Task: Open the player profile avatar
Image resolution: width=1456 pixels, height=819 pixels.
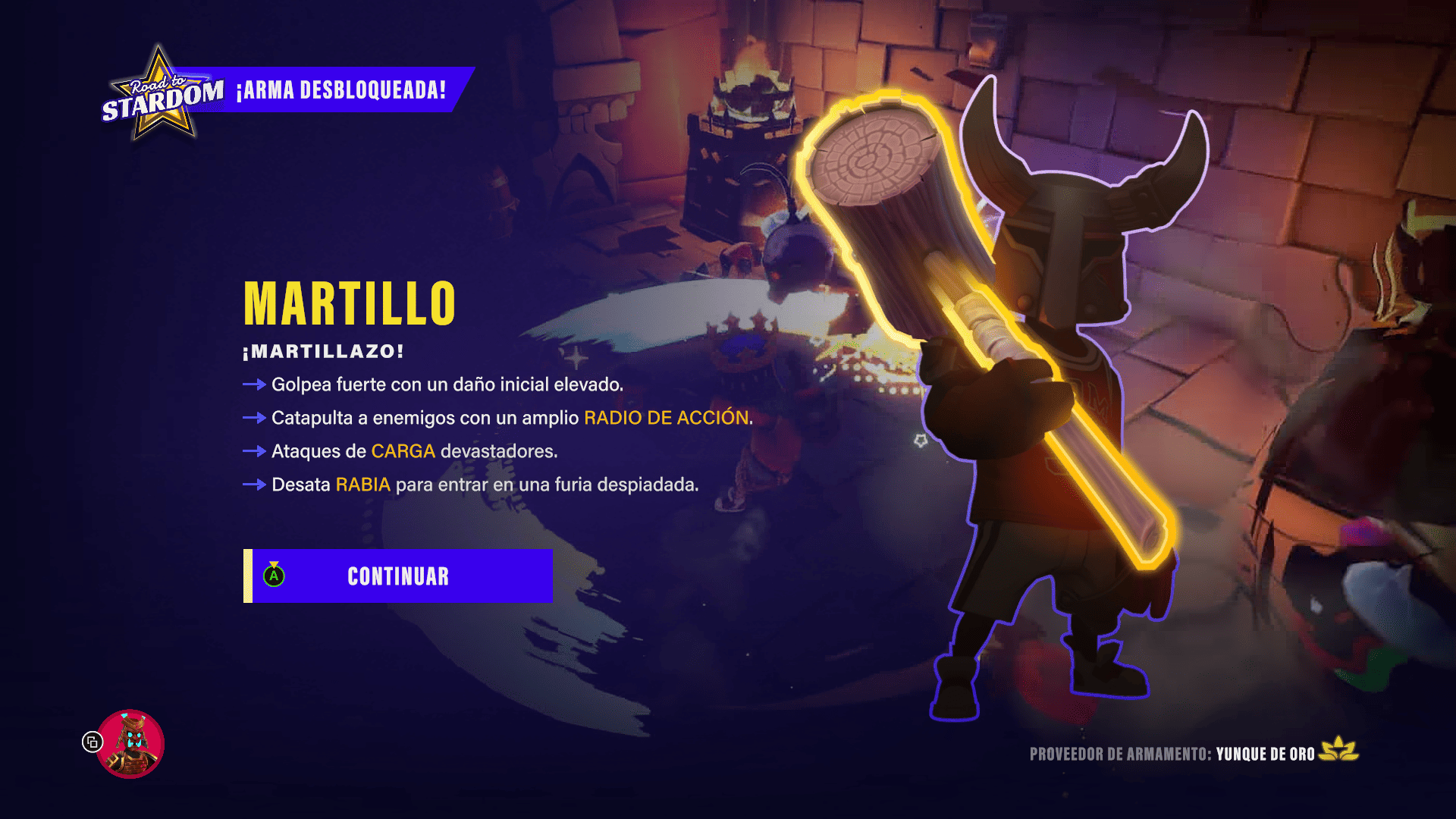Action: 130,744
